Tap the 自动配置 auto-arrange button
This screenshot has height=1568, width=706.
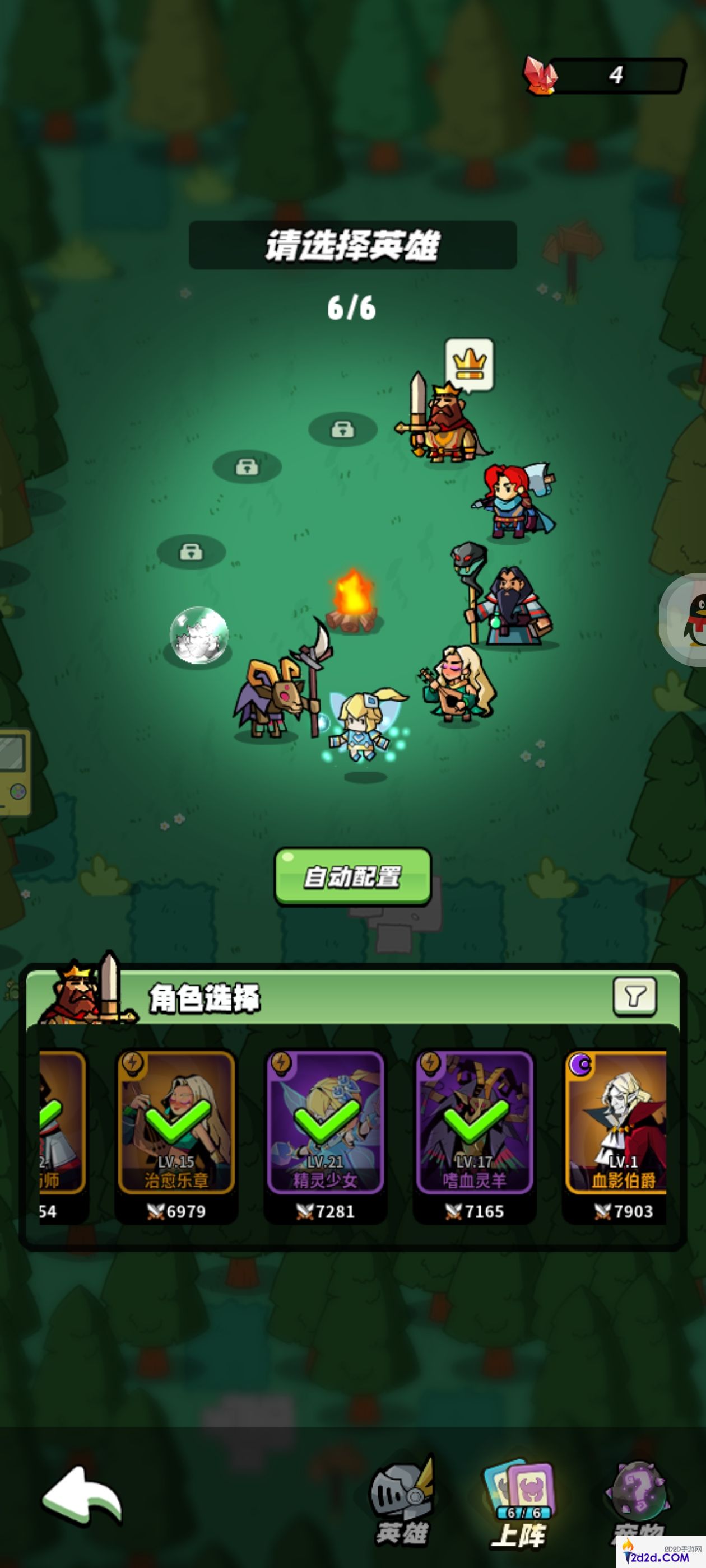[352, 876]
